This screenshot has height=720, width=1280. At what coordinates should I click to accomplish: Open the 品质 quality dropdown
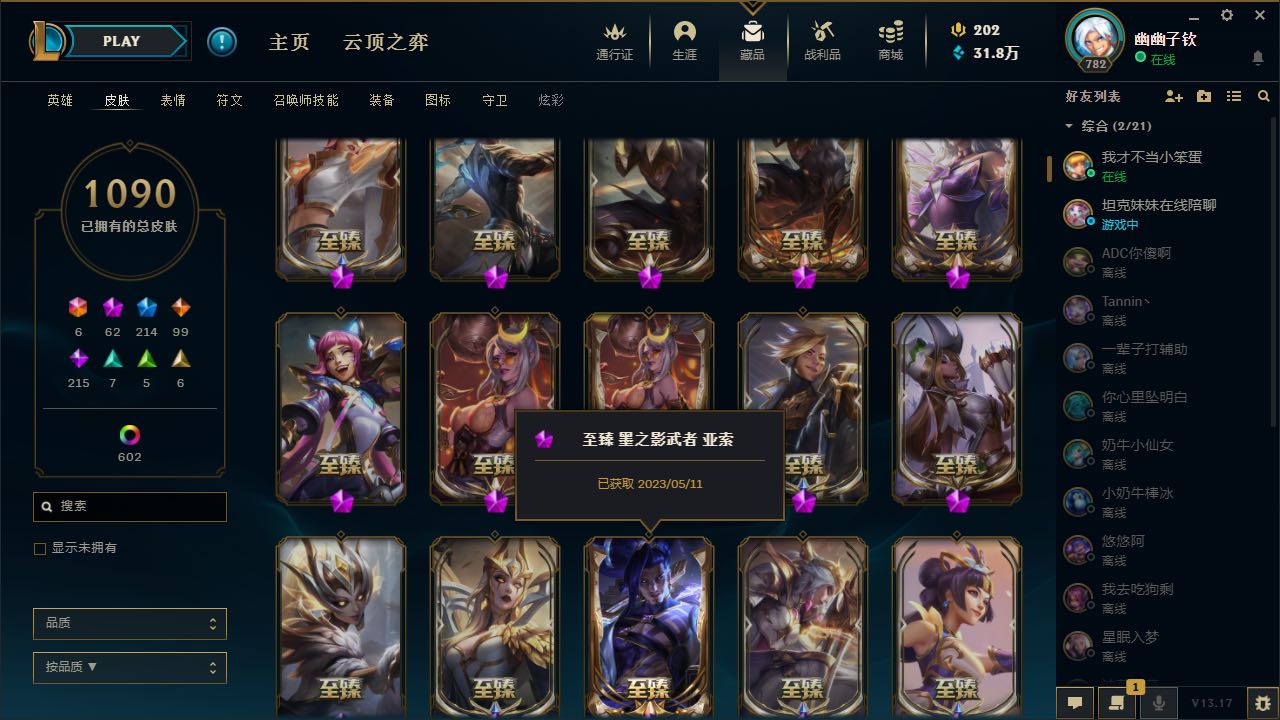tap(129, 623)
